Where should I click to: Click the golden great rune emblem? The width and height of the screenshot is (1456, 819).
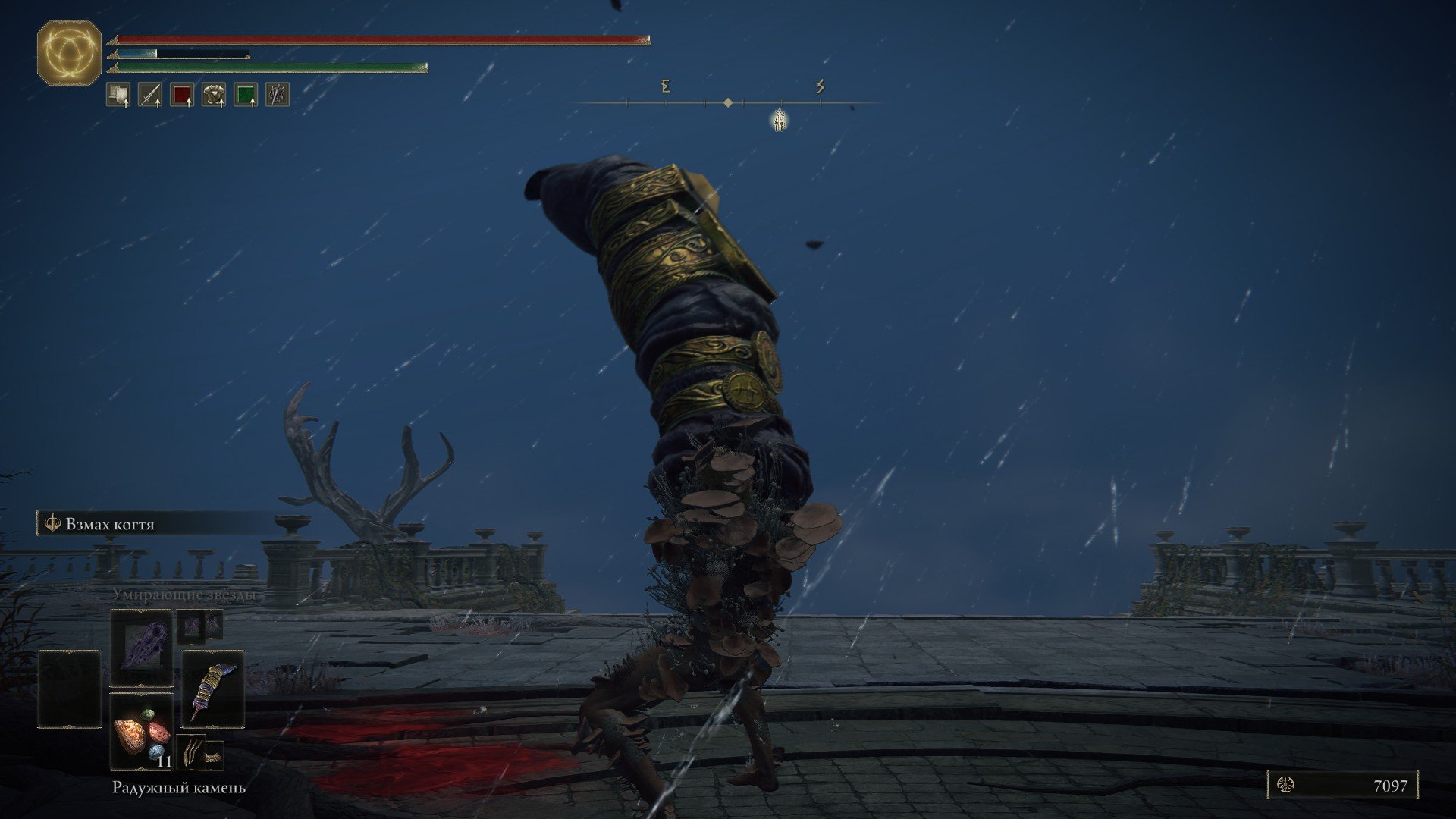coord(69,53)
